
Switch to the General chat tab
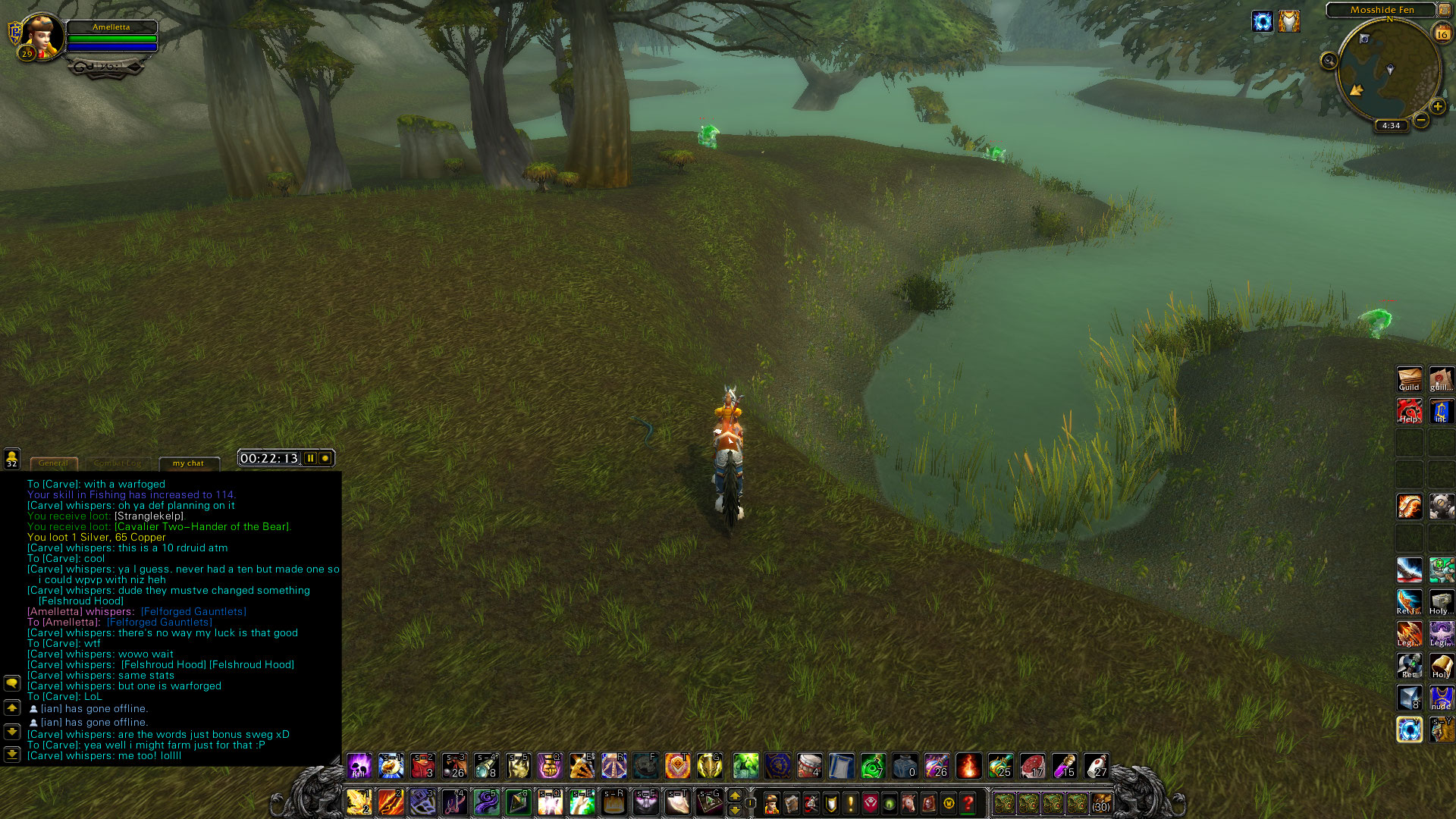pyautogui.click(x=53, y=463)
